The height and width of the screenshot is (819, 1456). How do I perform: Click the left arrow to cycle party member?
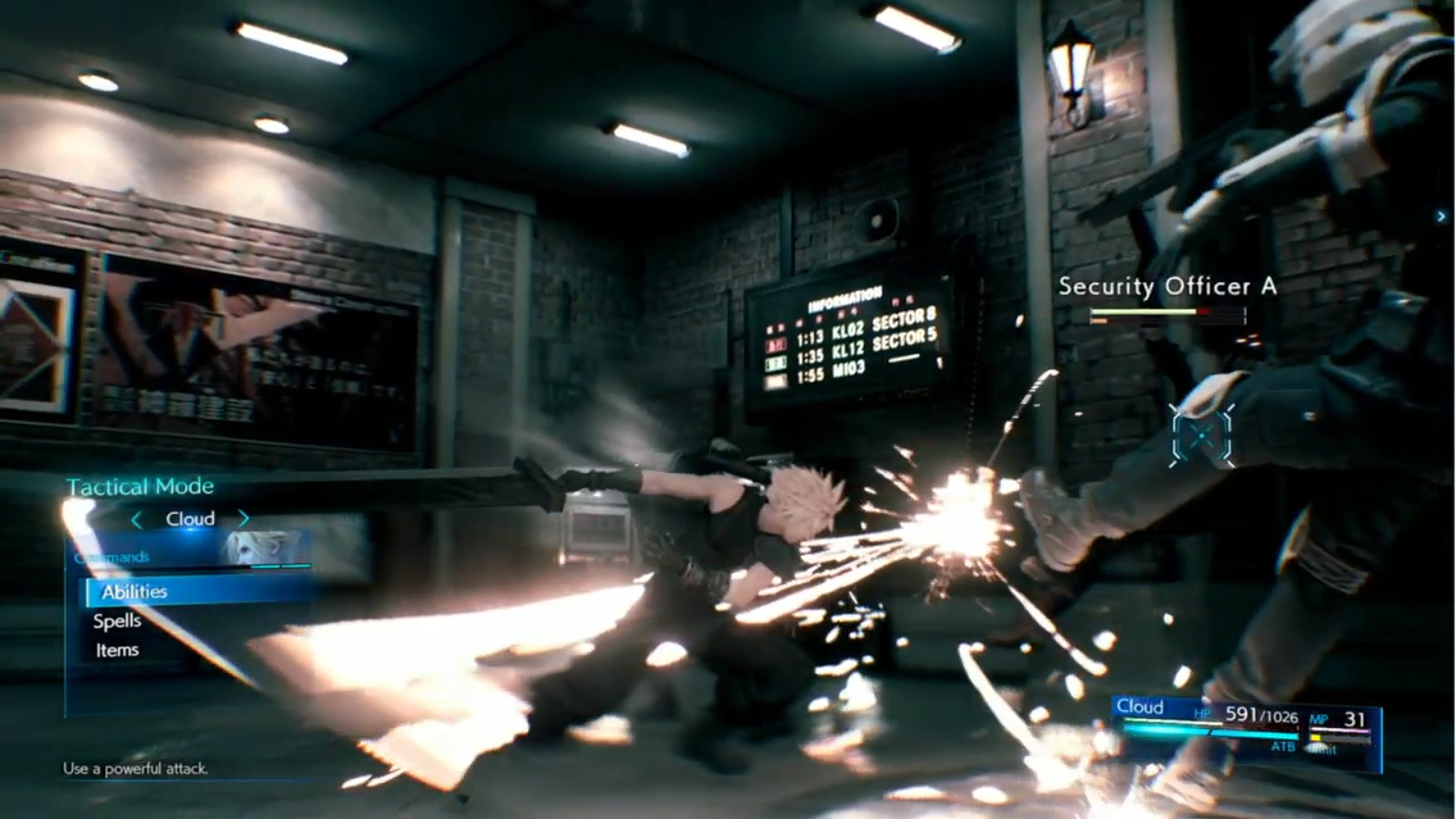(x=138, y=519)
